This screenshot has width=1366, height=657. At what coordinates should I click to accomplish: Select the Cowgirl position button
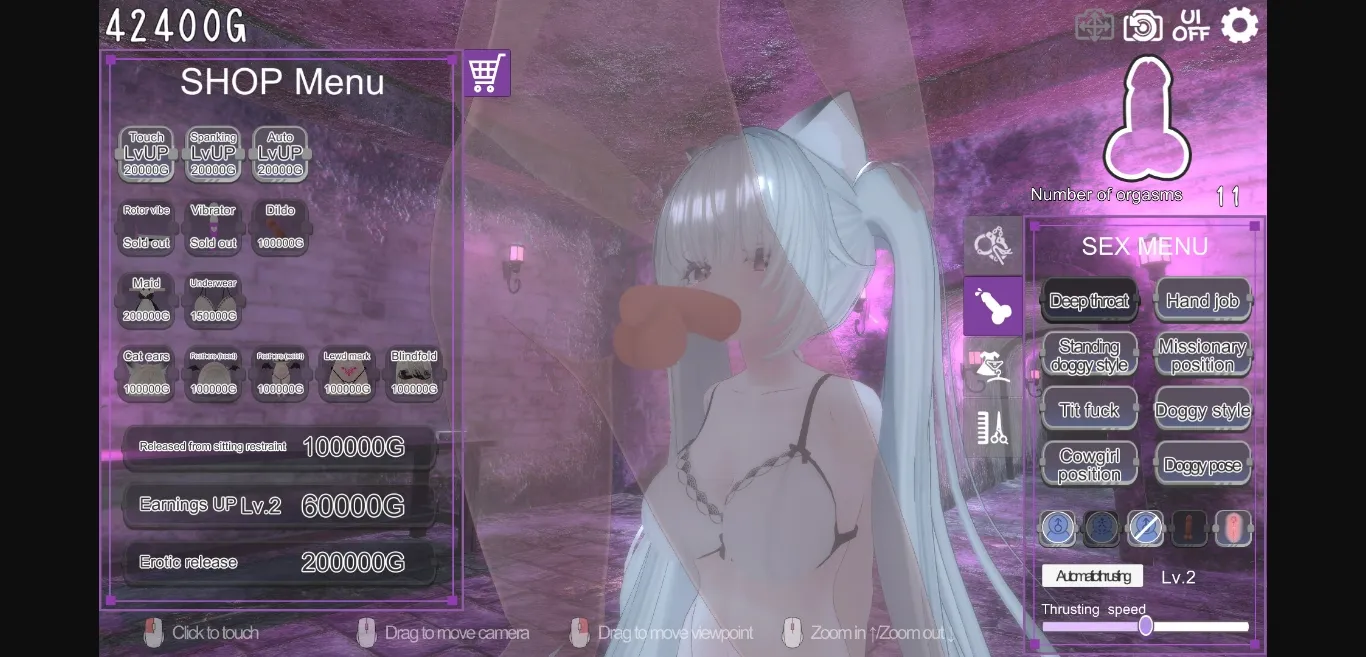[x=1089, y=464]
